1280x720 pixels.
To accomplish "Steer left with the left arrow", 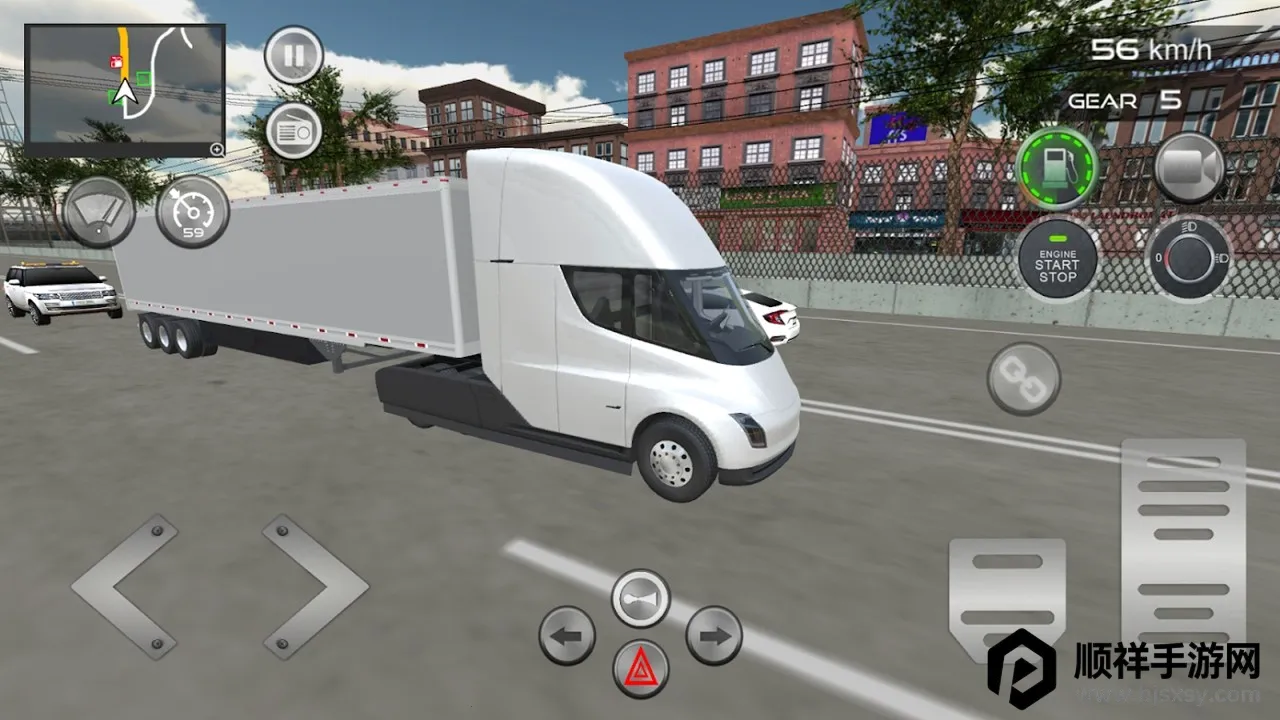I will click(x=125, y=587).
